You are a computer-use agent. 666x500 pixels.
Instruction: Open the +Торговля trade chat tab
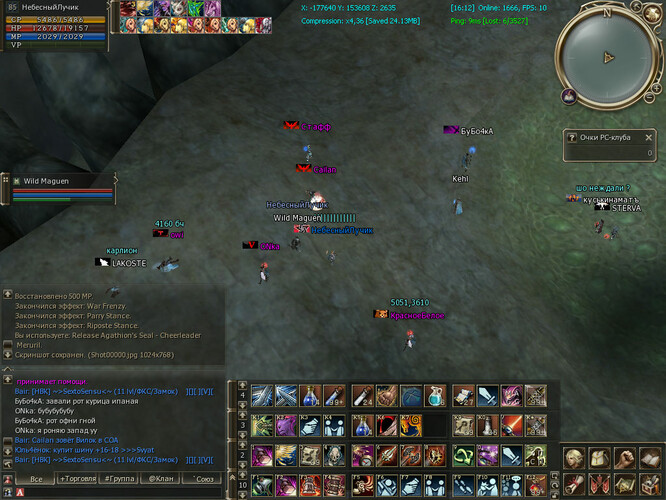click(x=79, y=479)
